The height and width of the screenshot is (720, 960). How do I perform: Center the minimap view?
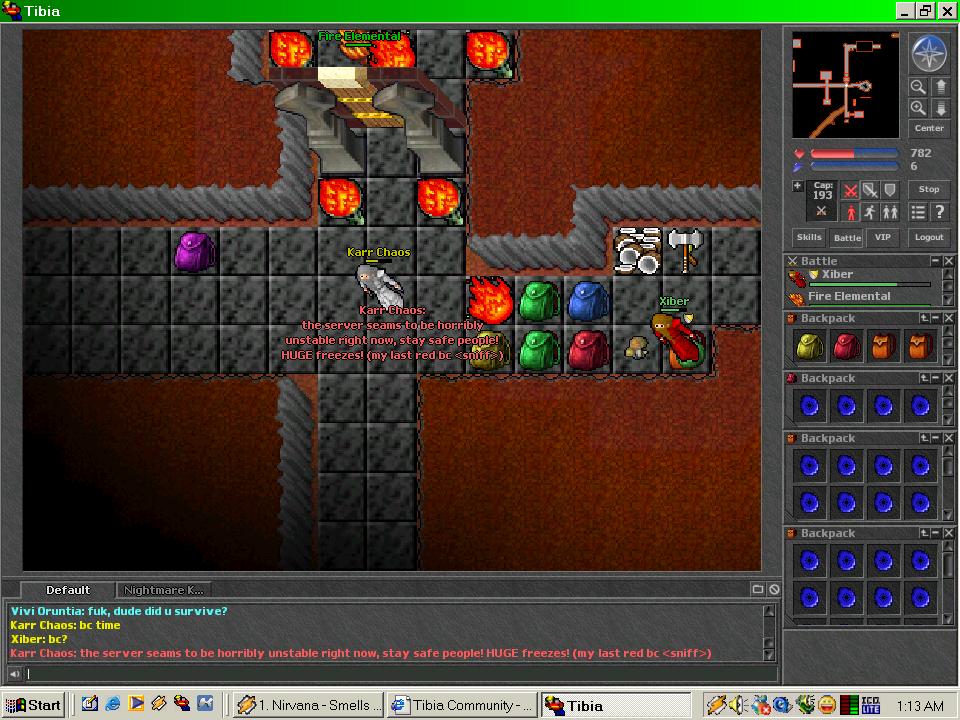click(x=929, y=128)
